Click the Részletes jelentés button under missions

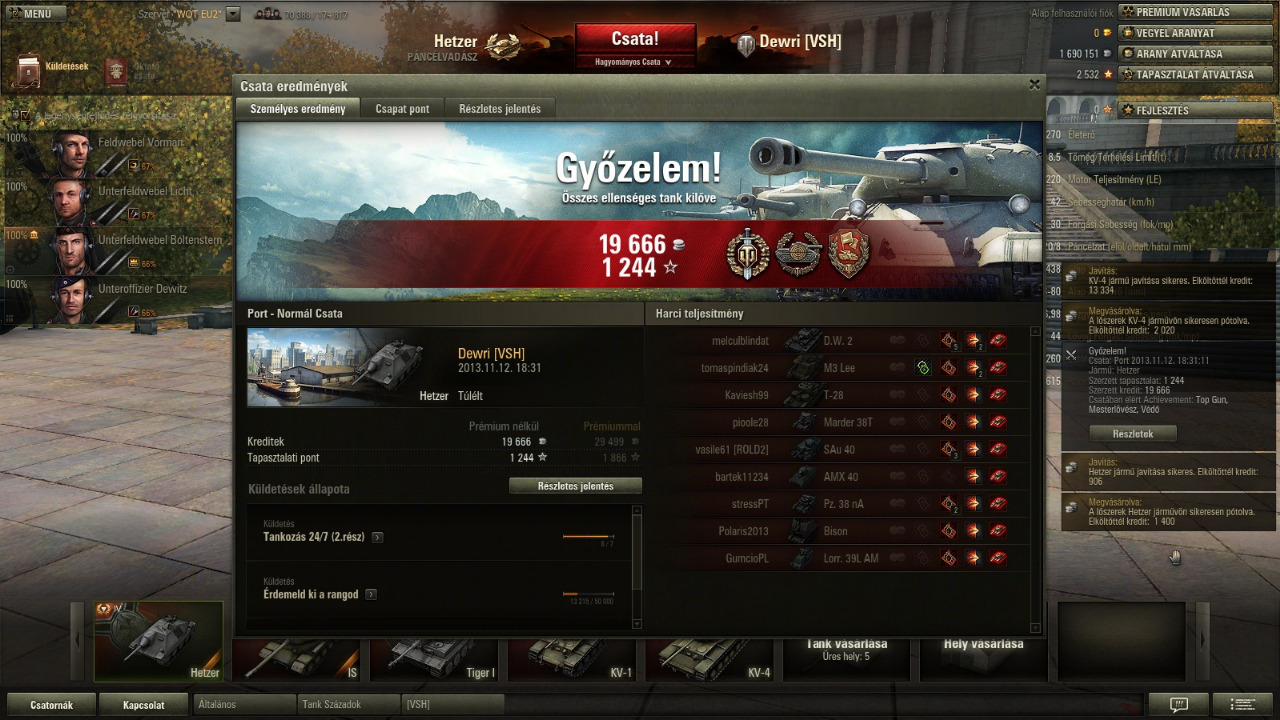click(x=575, y=486)
